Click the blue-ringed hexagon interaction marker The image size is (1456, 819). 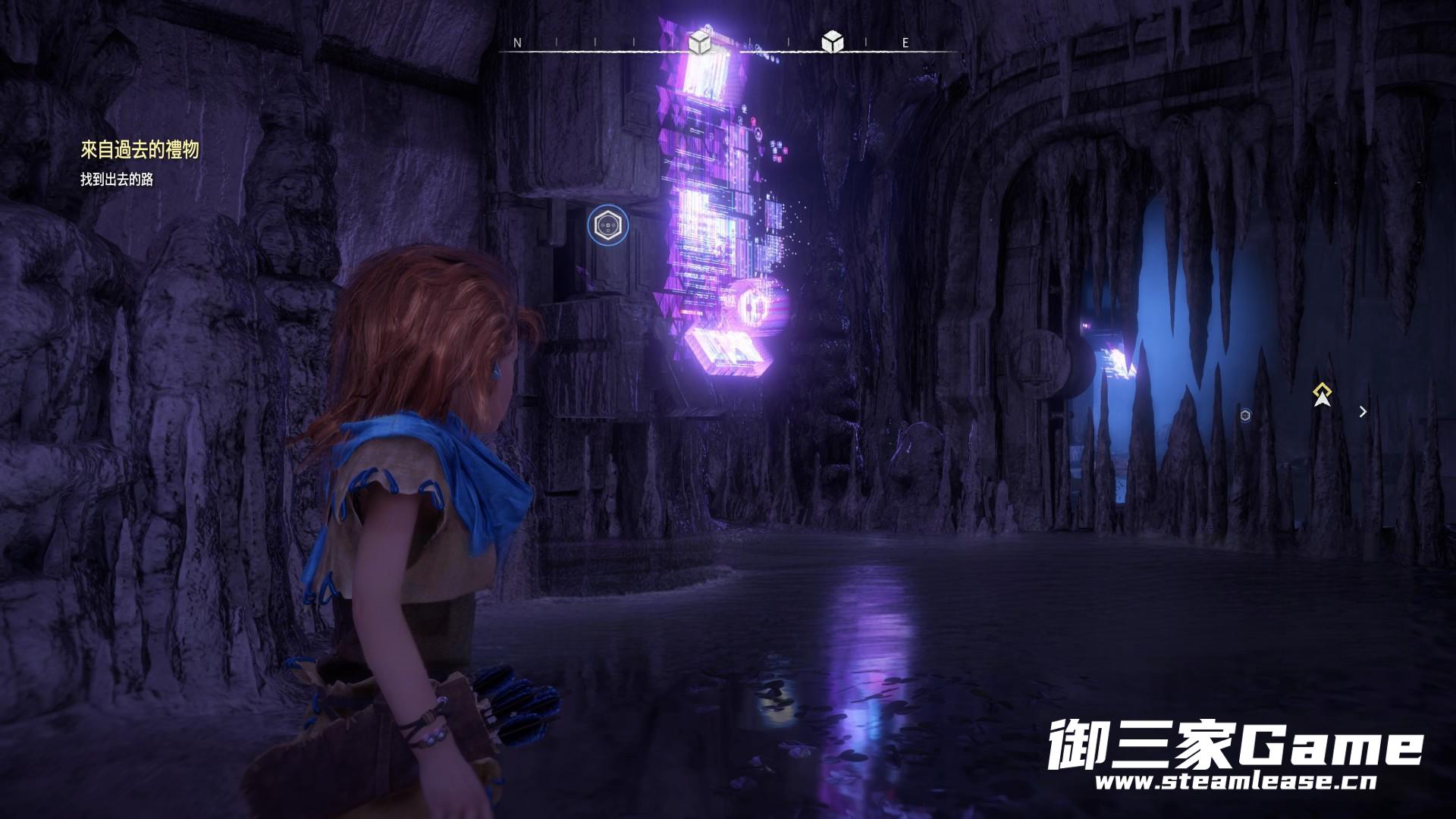[607, 225]
